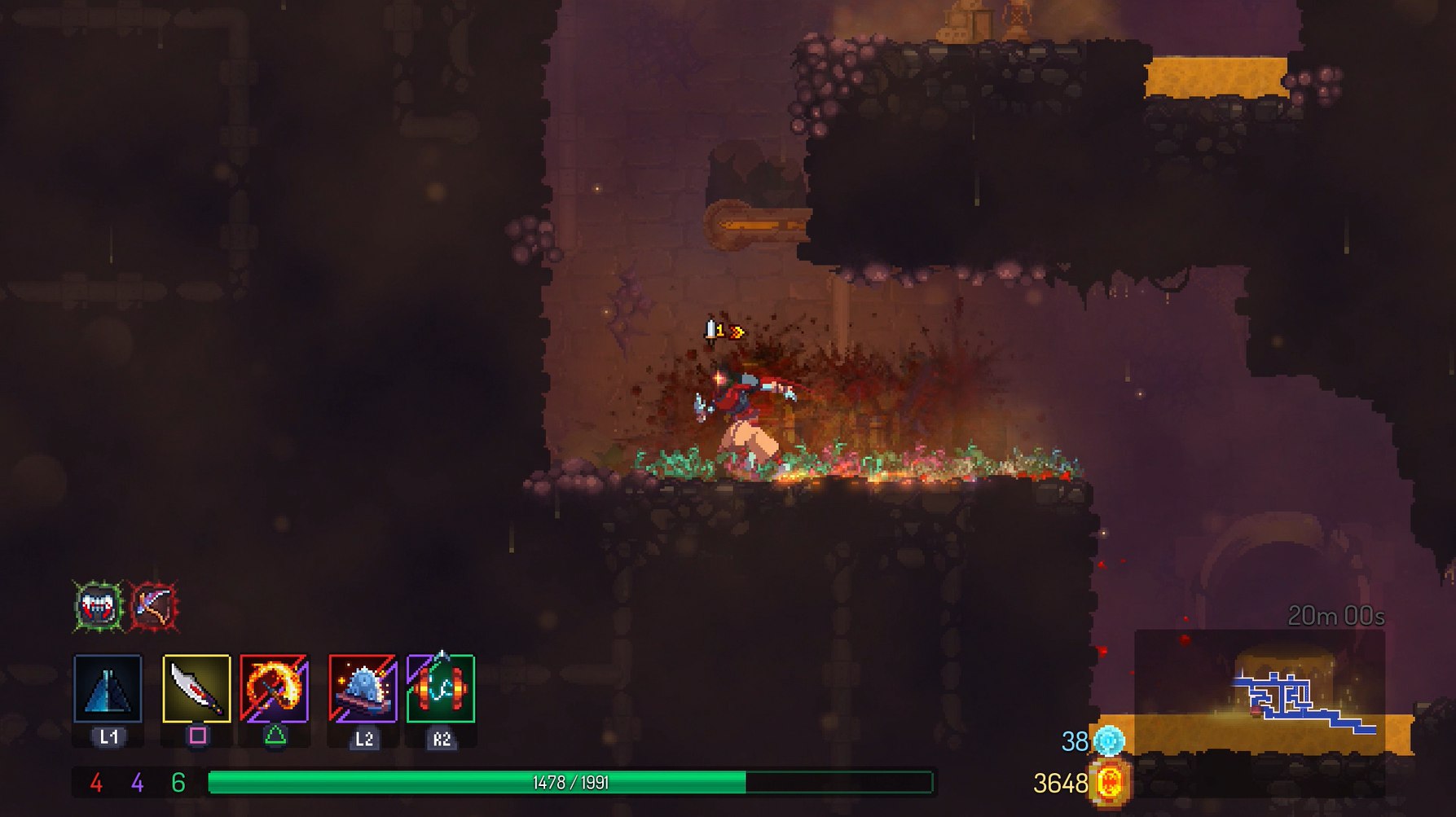Image resolution: width=1456 pixels, height=817 pixels.
Task: Activate the red coil skill slot
Action: tap(441, 689)
